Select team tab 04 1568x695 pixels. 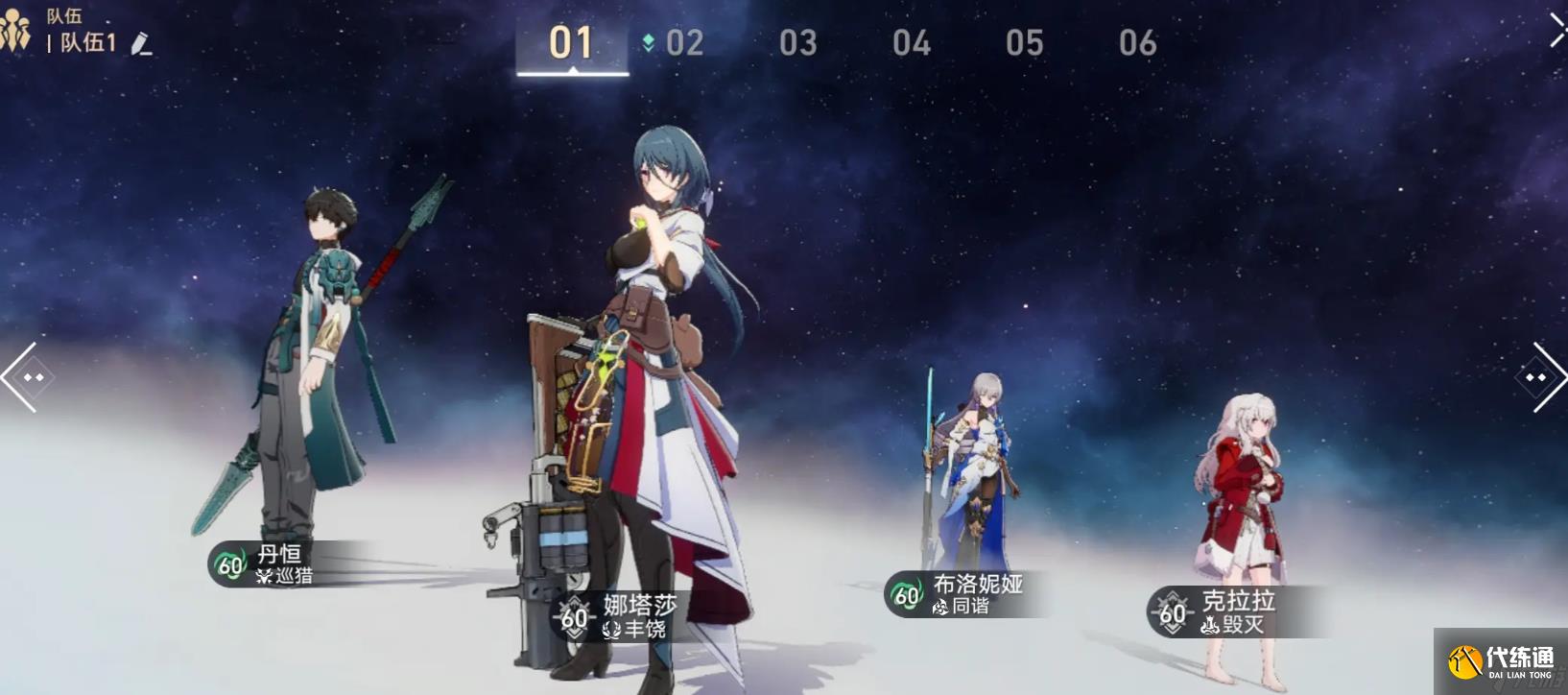pyautogui.click(x=912, y=42)
